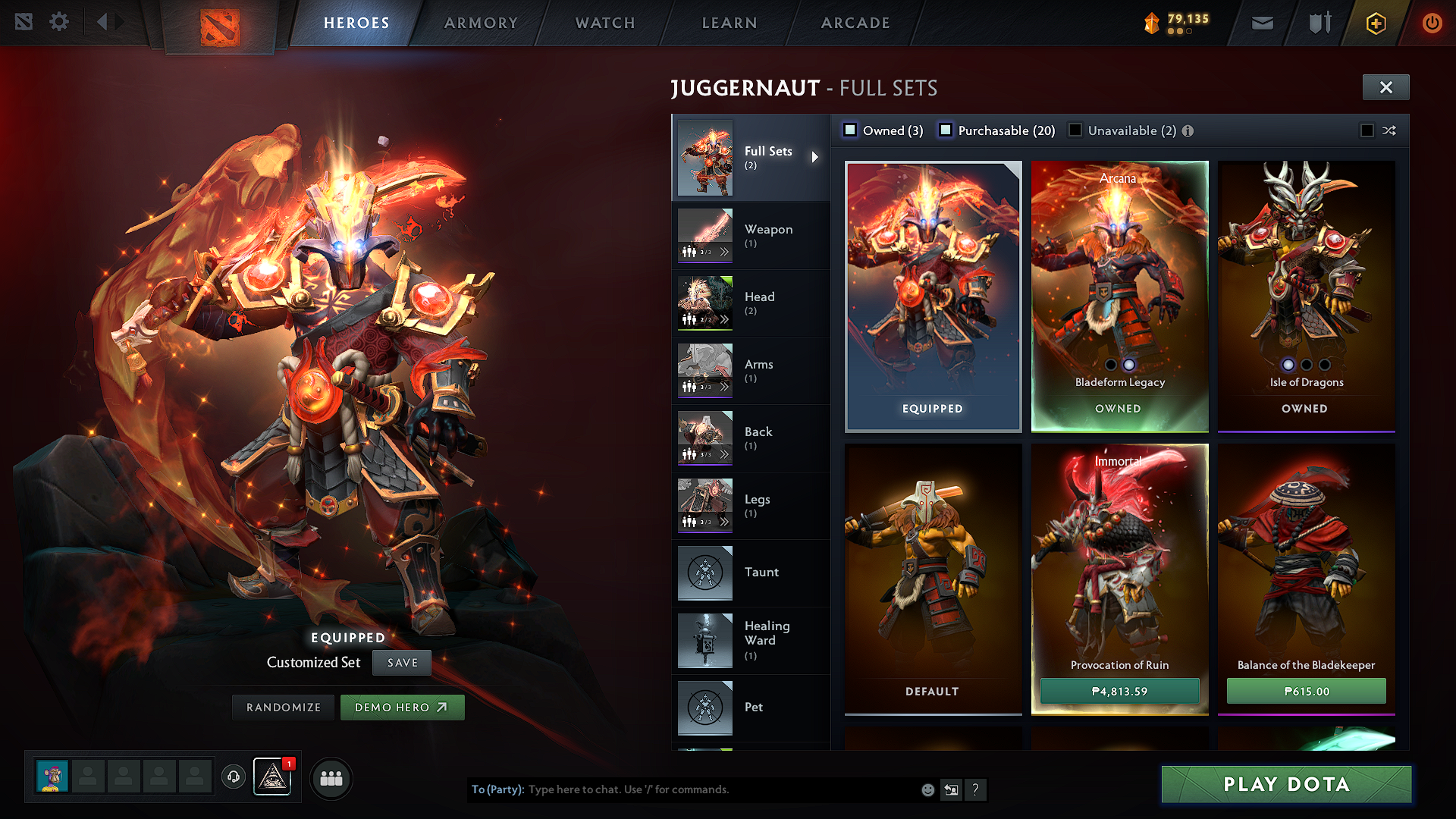The width and height of the screenshot is (1456, 819).
Task: Expand the Weapon category chevrons
Action: (x=726, y=251)
